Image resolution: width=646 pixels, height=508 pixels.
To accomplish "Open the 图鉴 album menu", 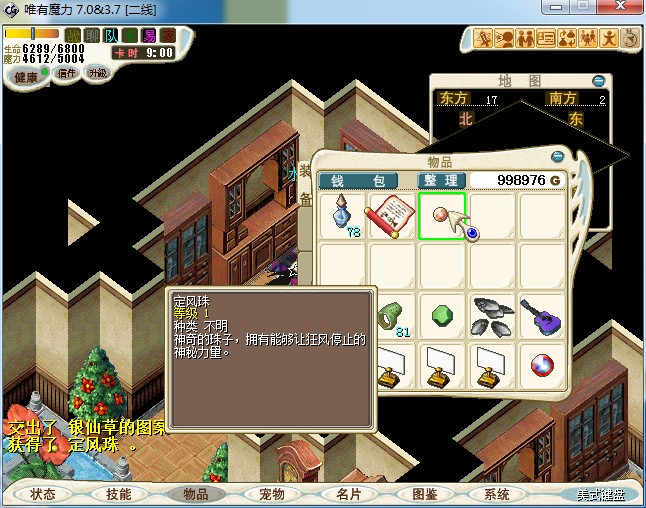I will pyautogui.click(x=423, y=494).
